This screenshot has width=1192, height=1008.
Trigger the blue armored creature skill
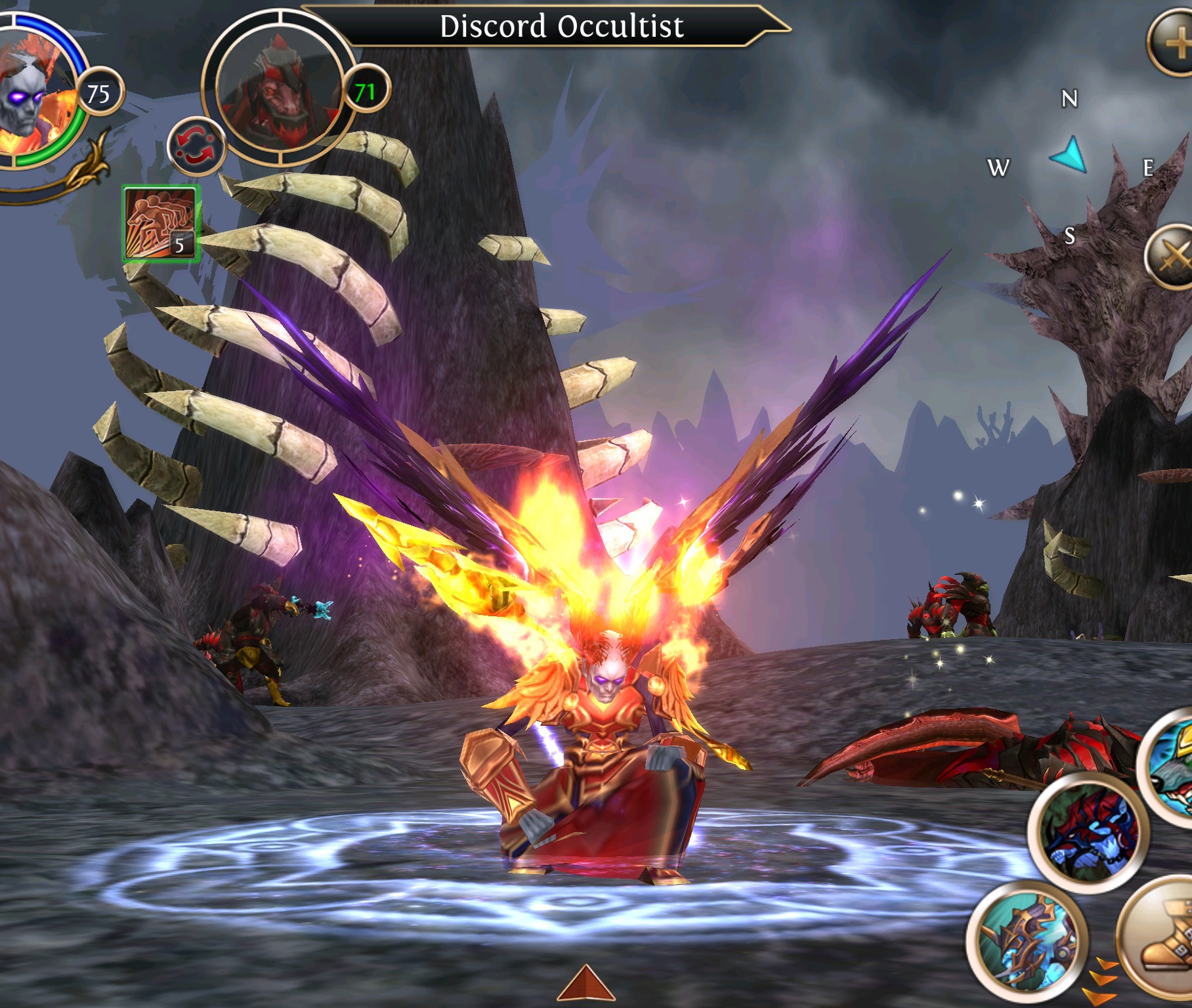click(x=1027, y=942)
